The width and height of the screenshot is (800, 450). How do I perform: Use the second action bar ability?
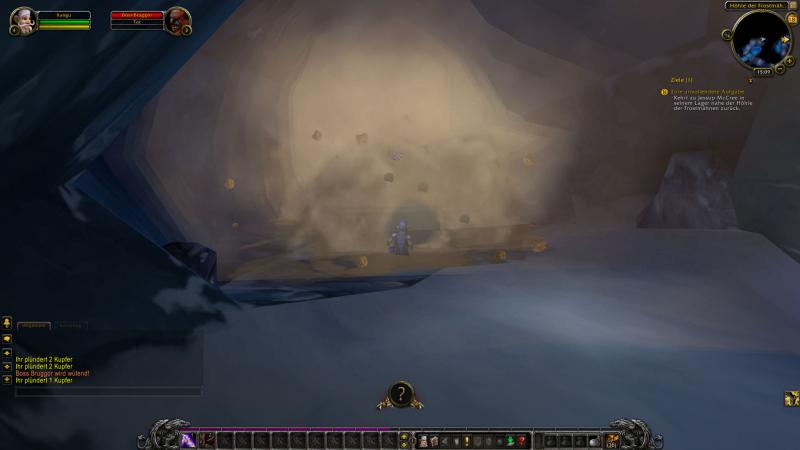206,439
